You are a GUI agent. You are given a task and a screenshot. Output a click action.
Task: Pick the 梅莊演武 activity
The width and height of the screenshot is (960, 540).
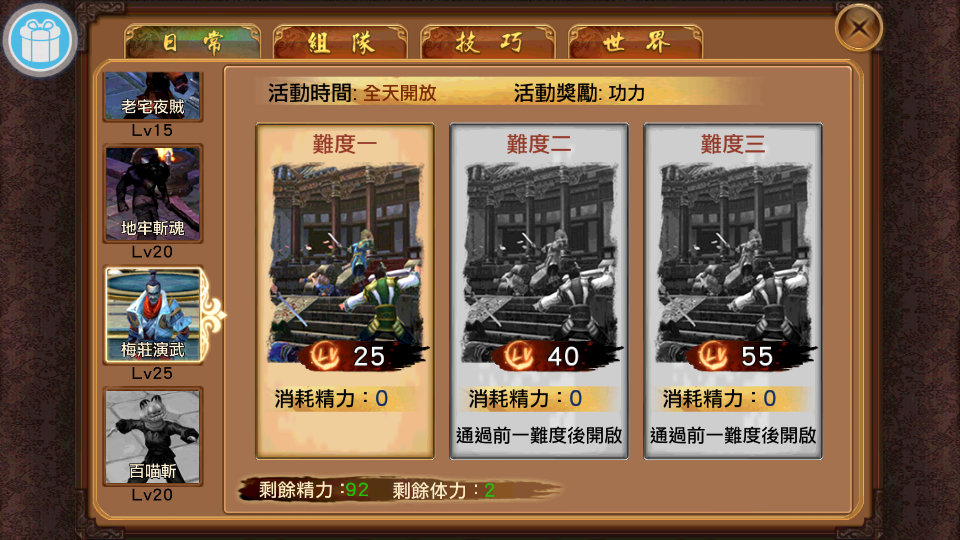click(x=154, y=314)
